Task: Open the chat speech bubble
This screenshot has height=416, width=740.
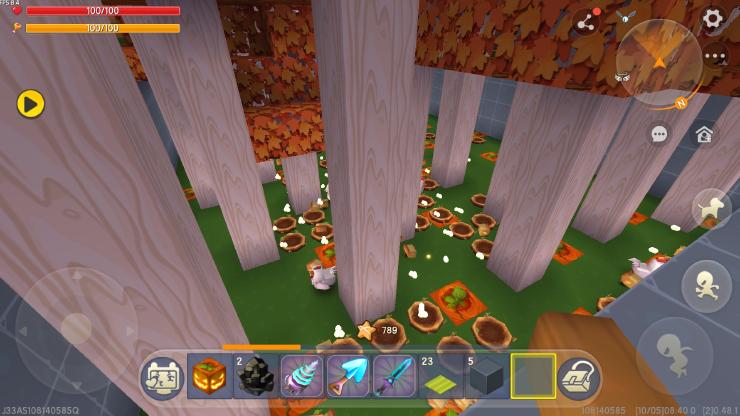Action: tap(659, 133)
